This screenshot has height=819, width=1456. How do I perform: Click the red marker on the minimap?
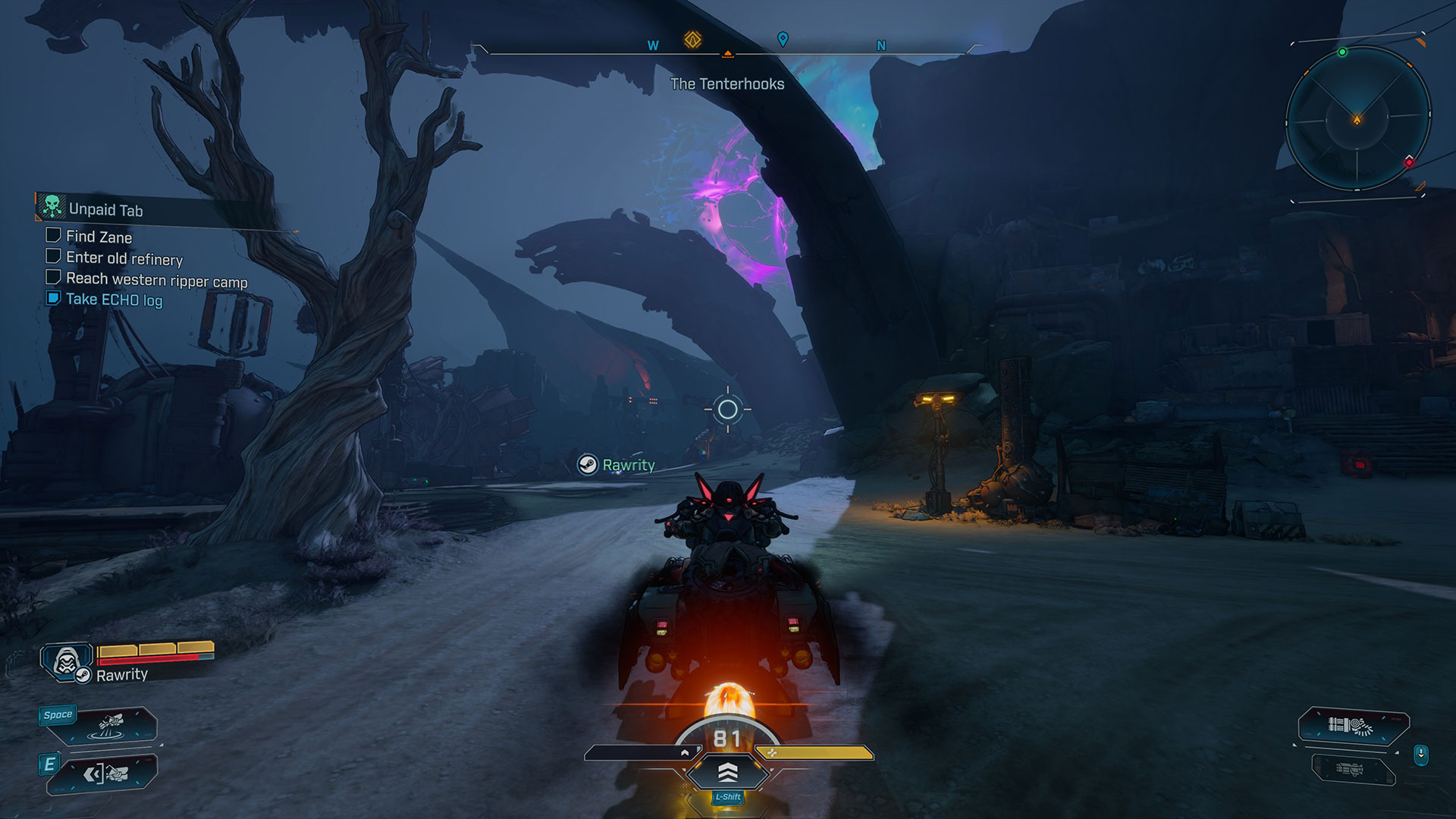(1409, 162)
